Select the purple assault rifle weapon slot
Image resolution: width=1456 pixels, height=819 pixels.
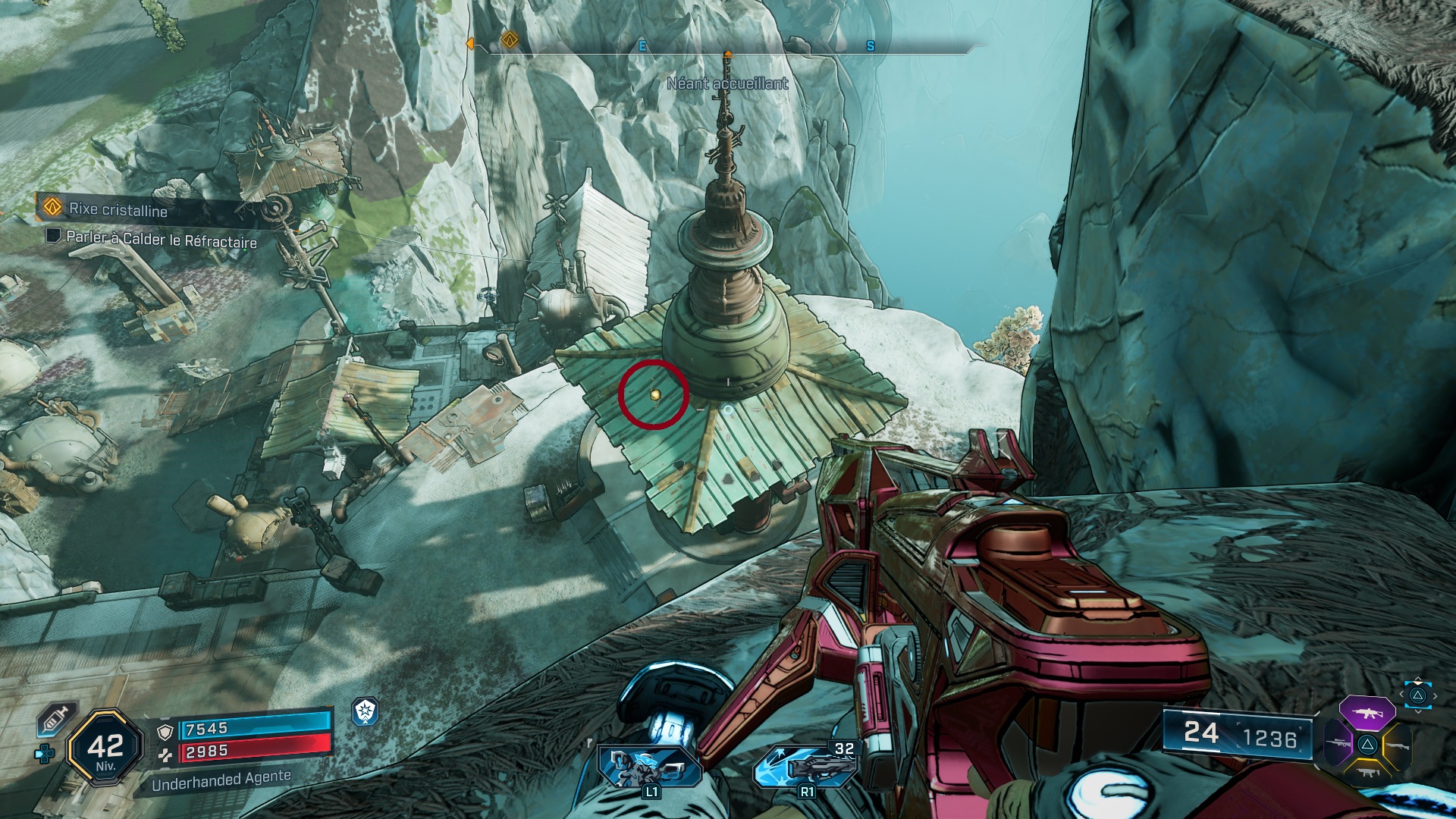coord(1367,714)
